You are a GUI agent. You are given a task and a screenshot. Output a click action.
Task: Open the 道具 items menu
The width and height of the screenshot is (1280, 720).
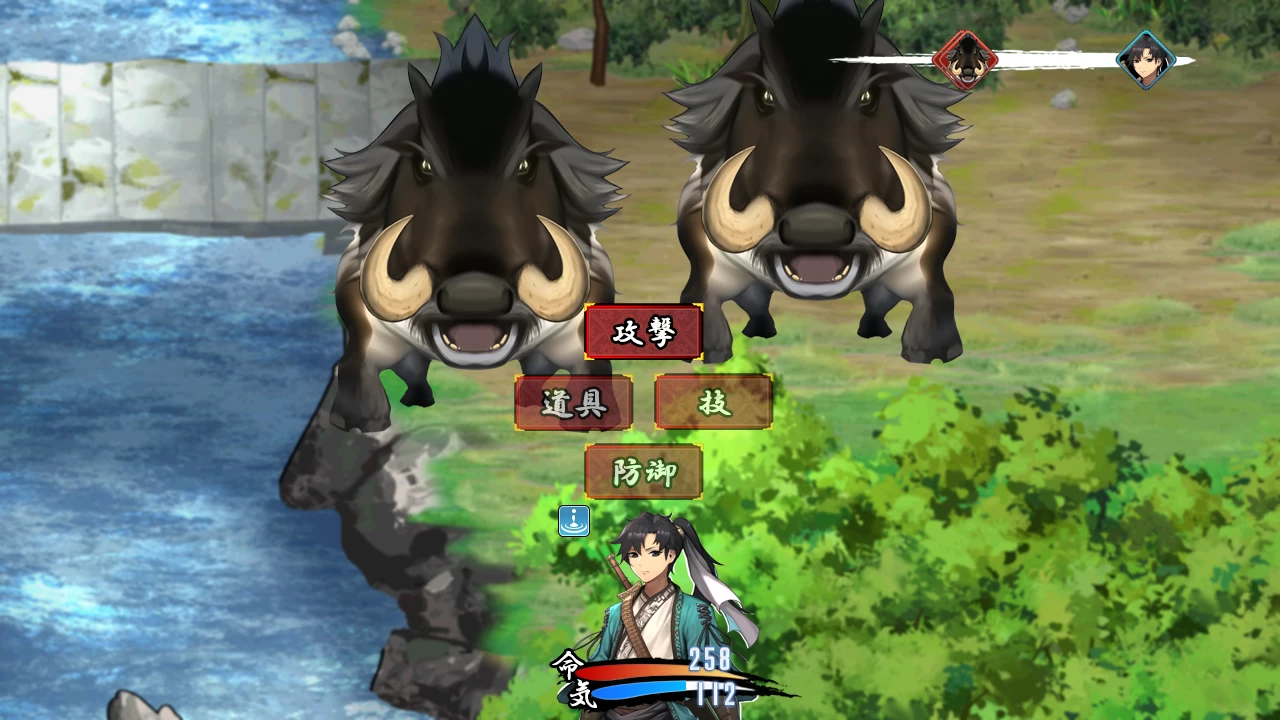click(573, 402)
